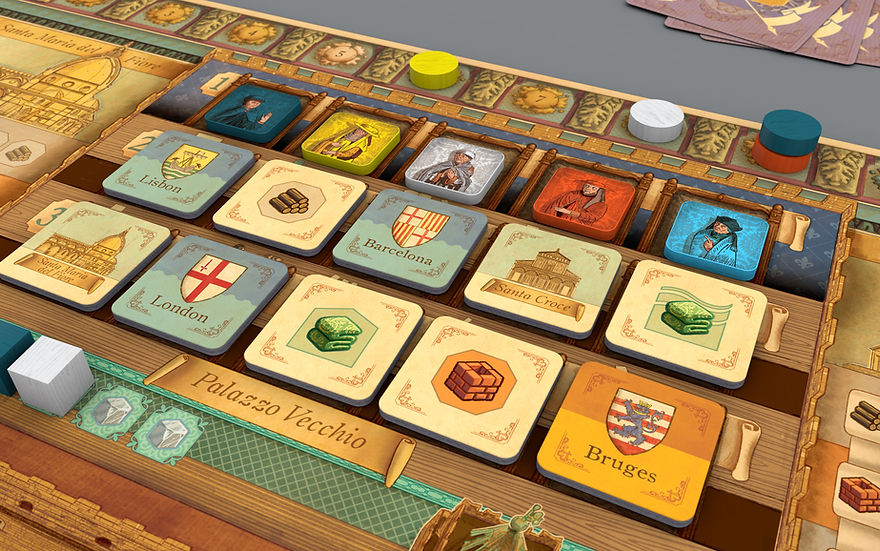Click the white player disc
Screen dimensions: 880x551
point(656,120)
